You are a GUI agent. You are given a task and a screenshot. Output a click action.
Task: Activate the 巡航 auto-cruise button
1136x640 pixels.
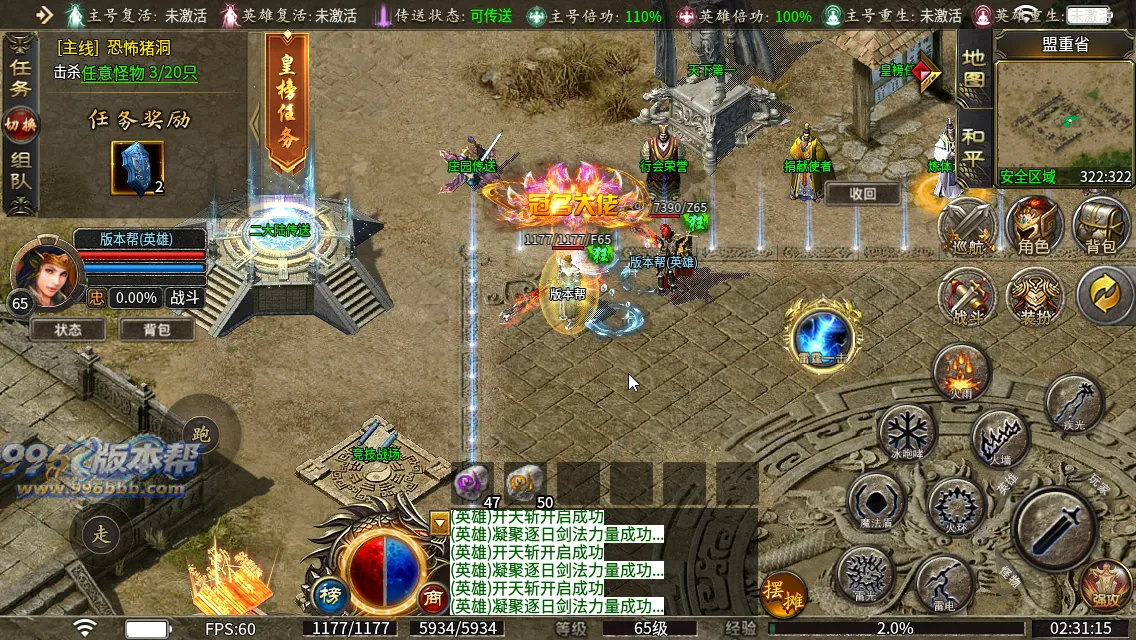pos(967,224)
